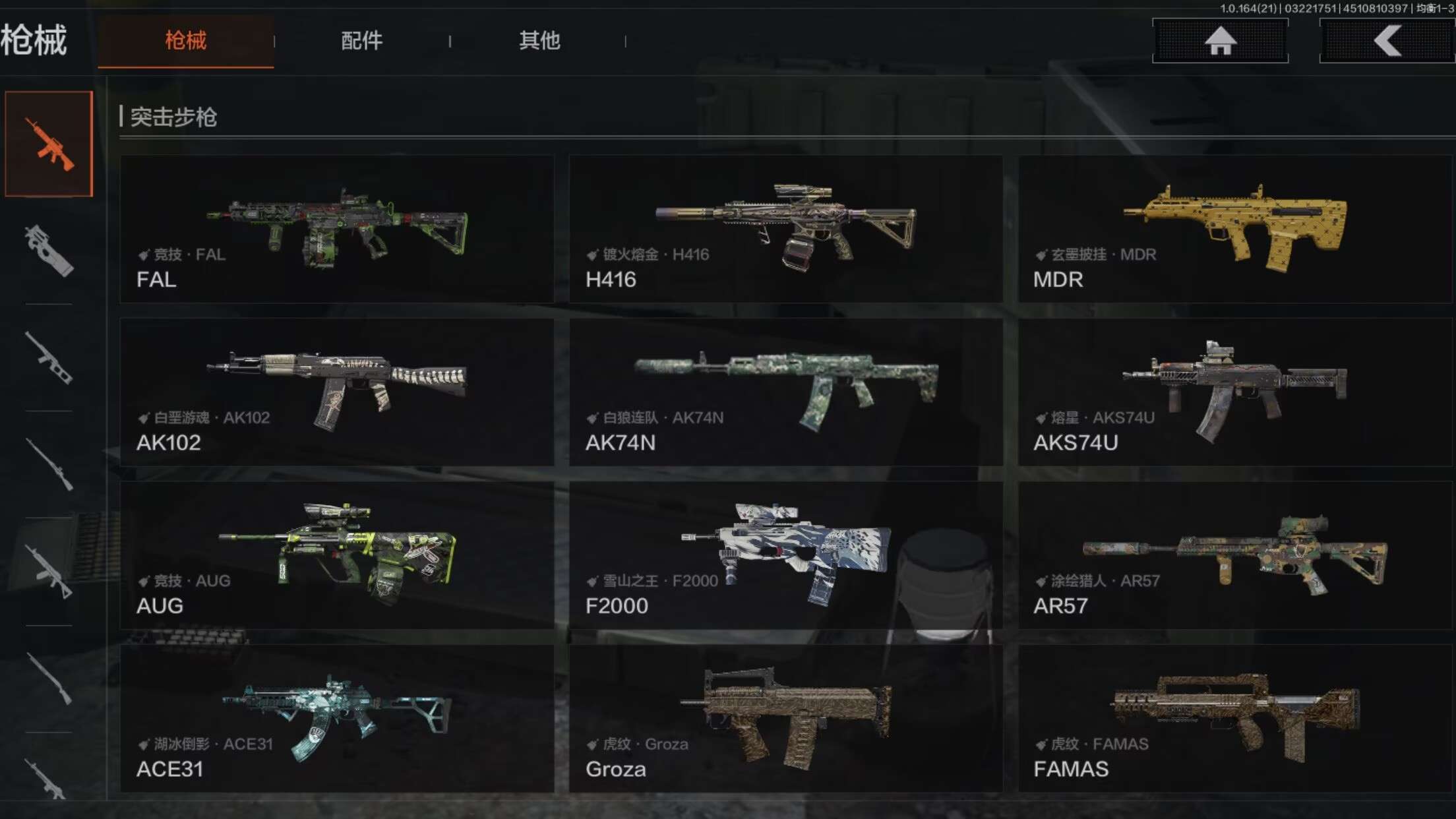Choose the golden MDR tile

click(1234, 229)
